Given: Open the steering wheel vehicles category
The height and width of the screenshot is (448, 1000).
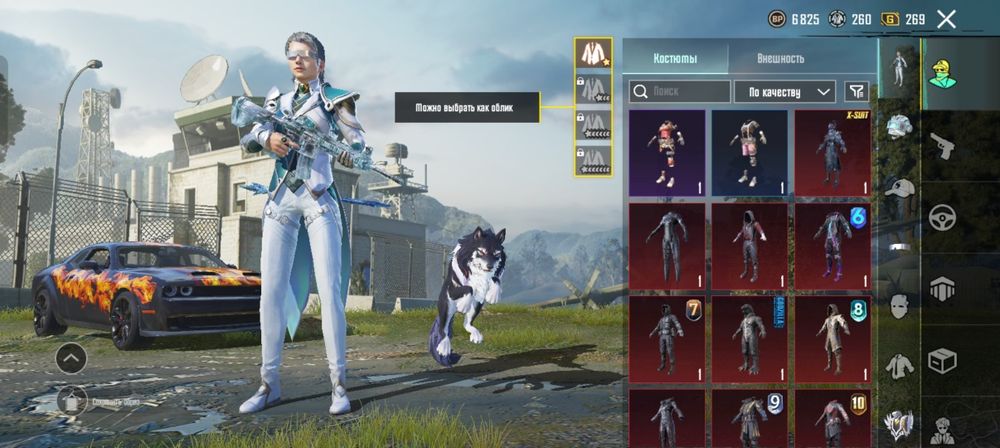Looking at the screenshot, I should point(942,218).
